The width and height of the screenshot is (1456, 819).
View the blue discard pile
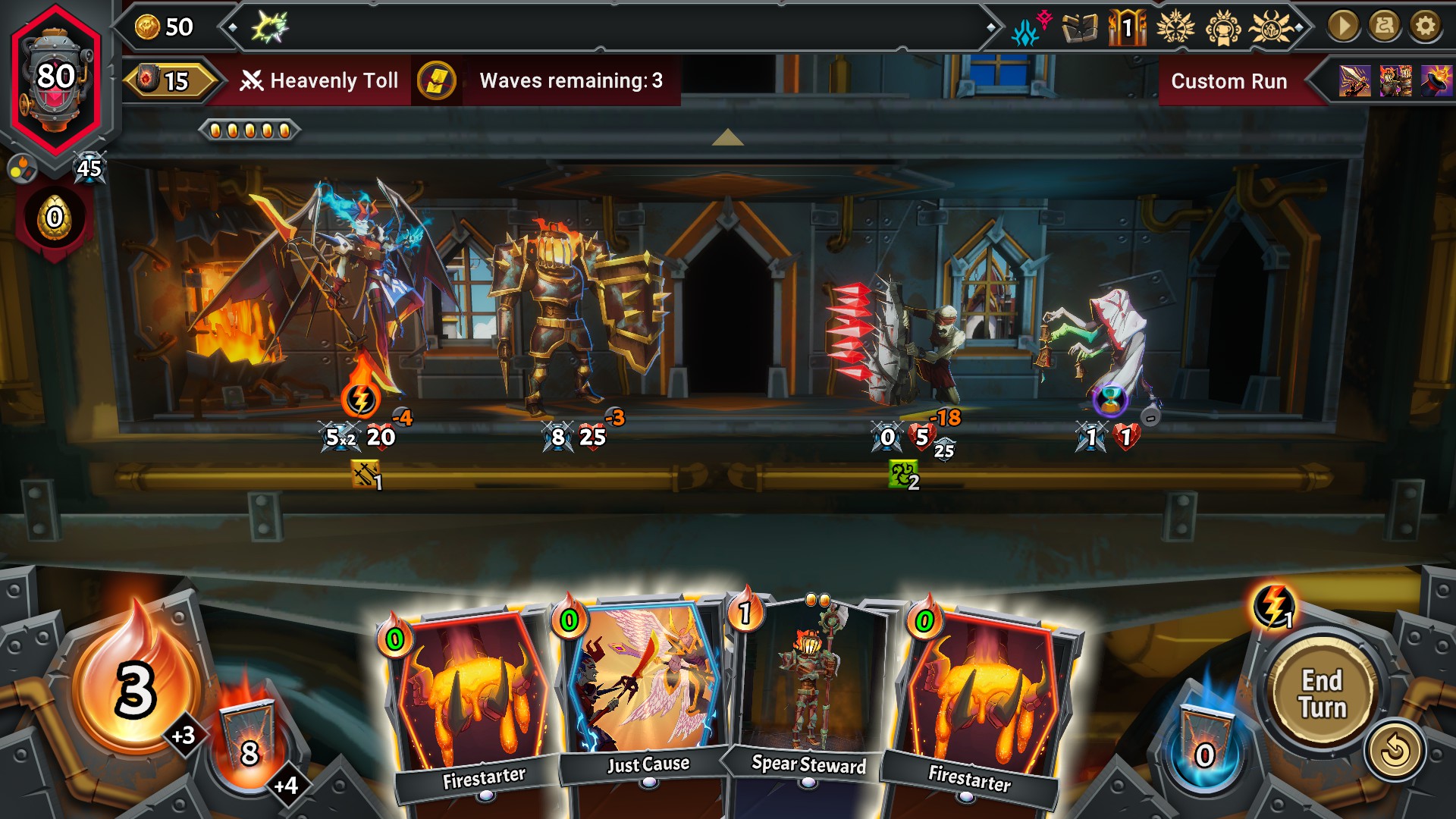[1204, 745]
